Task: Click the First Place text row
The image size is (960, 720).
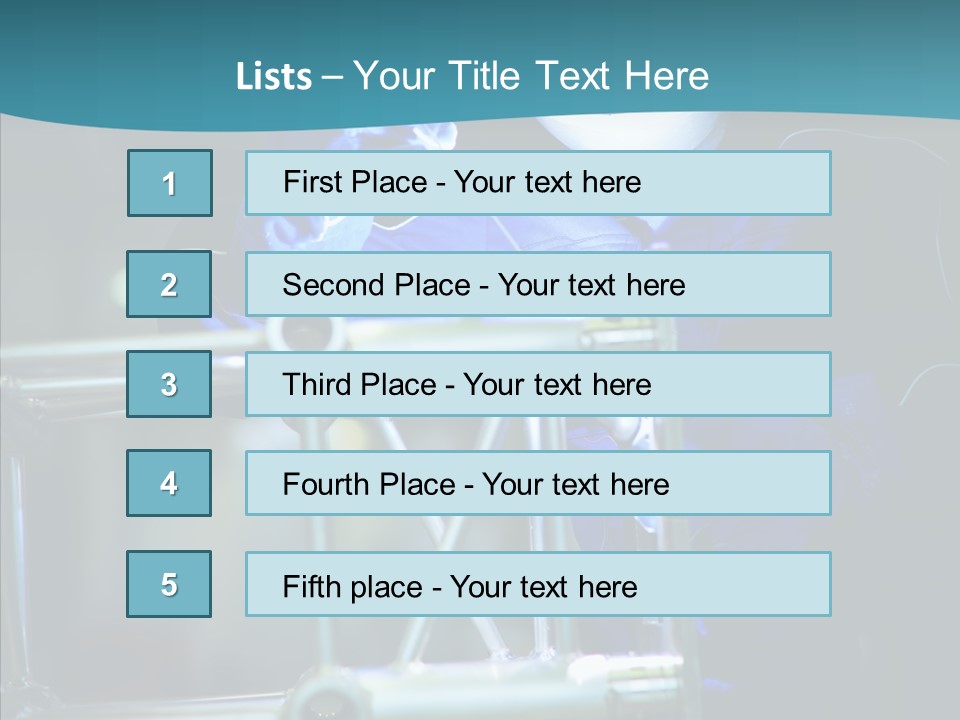Action: pyautogui.click(x=538, y=183)
